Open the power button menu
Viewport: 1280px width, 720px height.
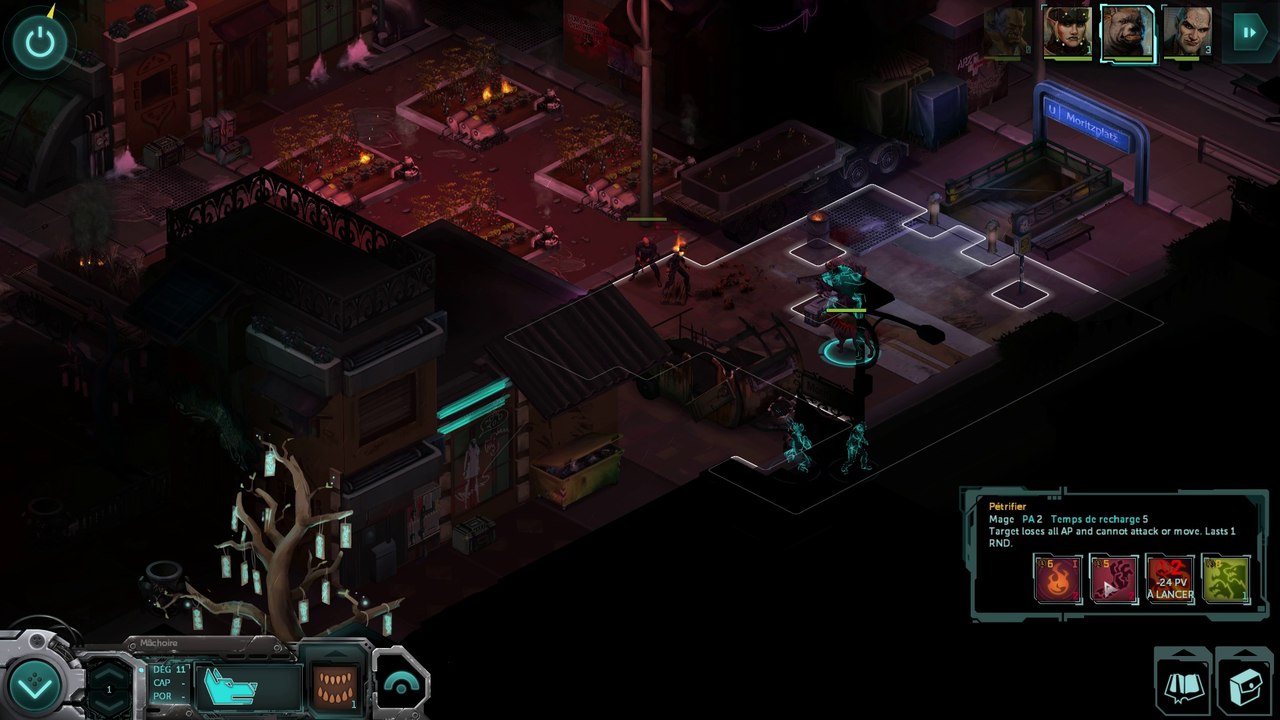[x=40, y=42]
